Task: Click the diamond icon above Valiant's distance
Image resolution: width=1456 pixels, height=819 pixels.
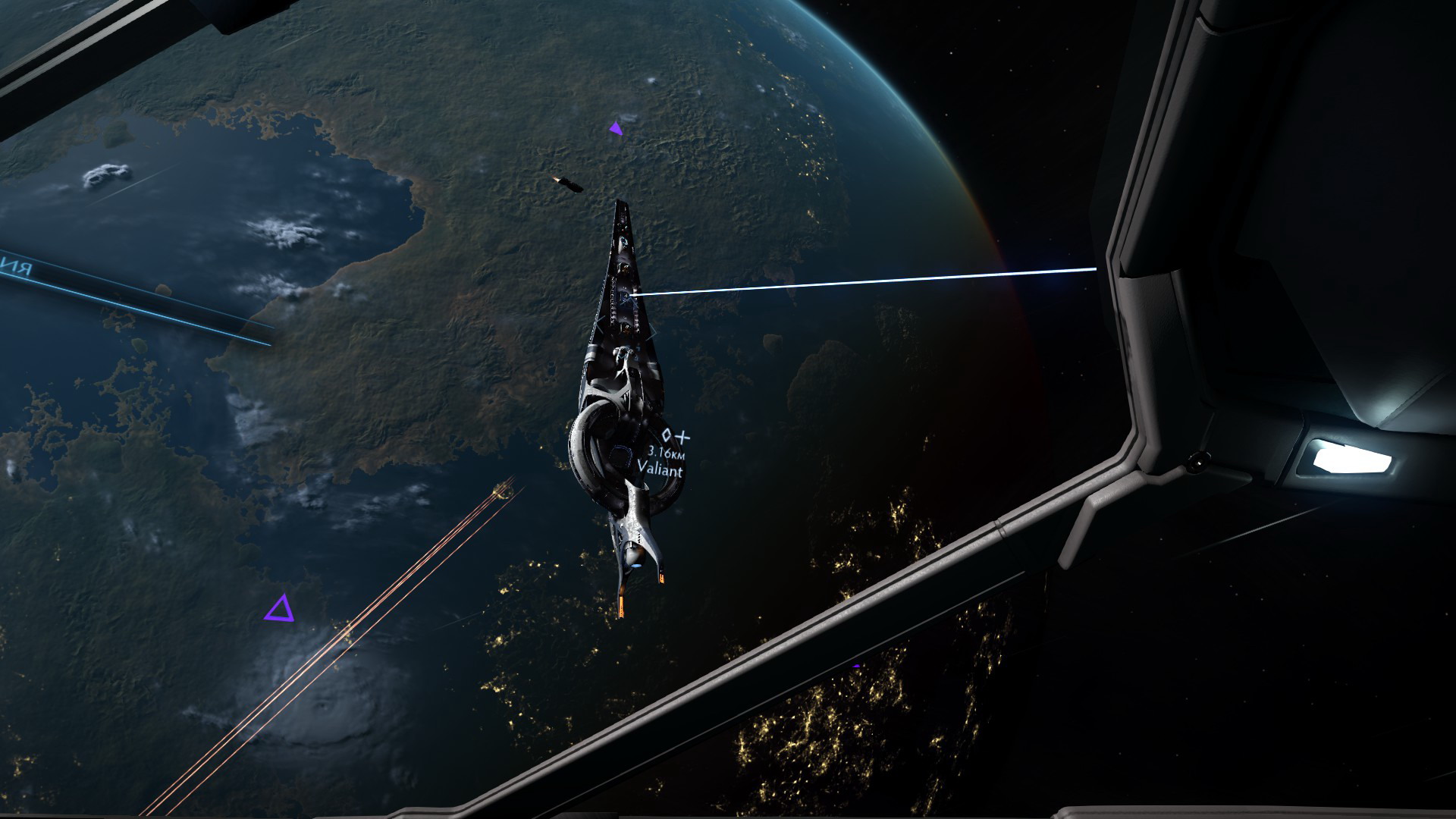Action: (667, 435)
